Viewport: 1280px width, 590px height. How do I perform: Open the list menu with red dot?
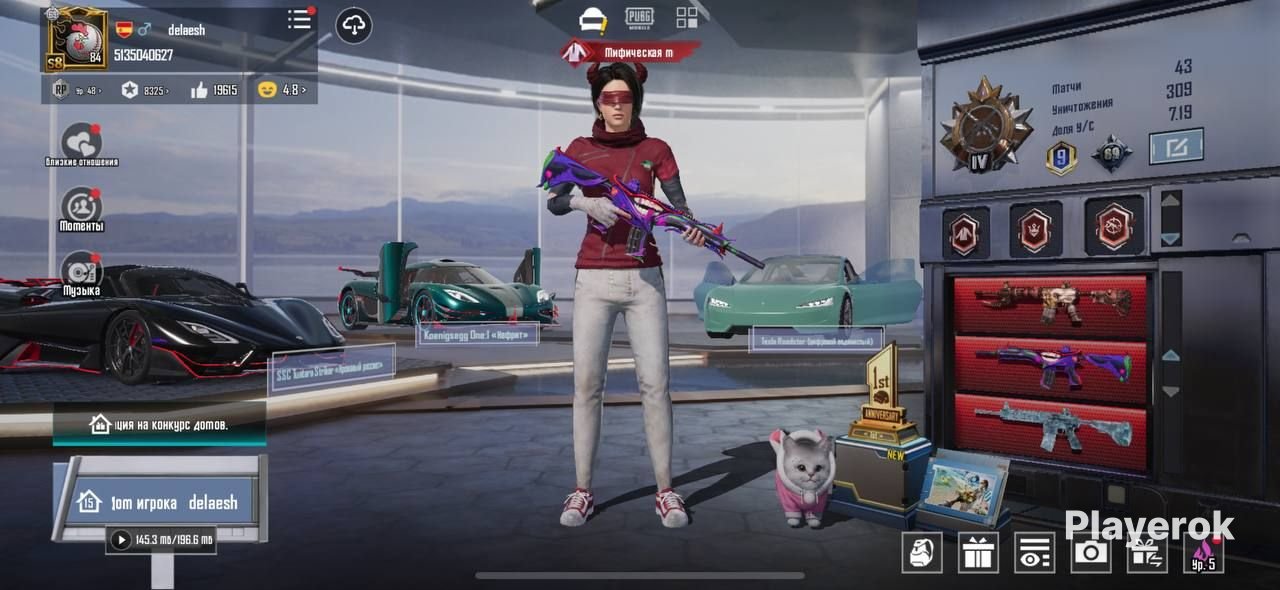point(299,20)
